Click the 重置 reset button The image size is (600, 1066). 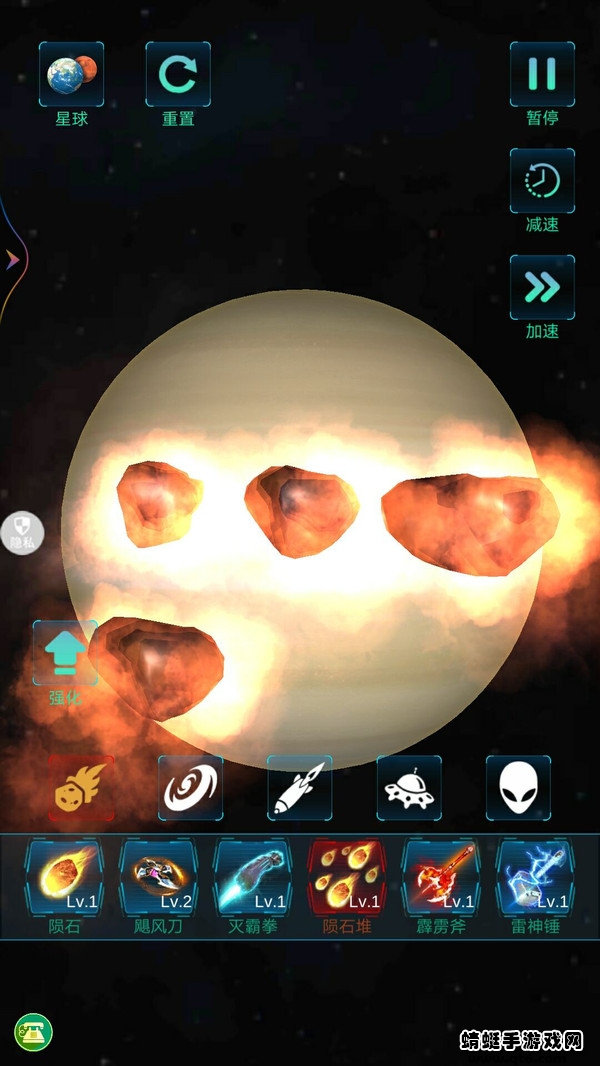(178, 75)
